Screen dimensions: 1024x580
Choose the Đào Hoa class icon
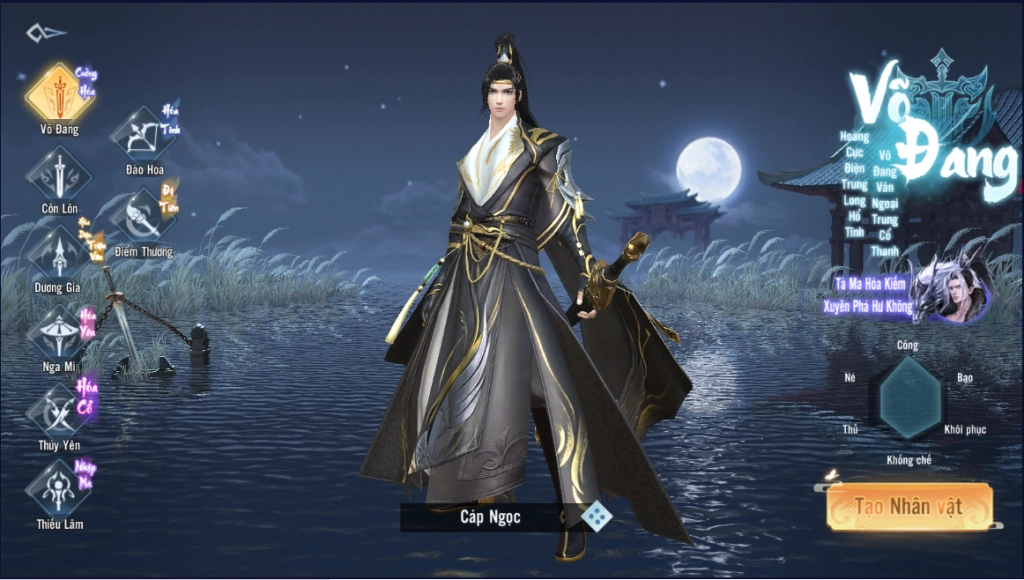pyautogui.click(x=143, y=135)
